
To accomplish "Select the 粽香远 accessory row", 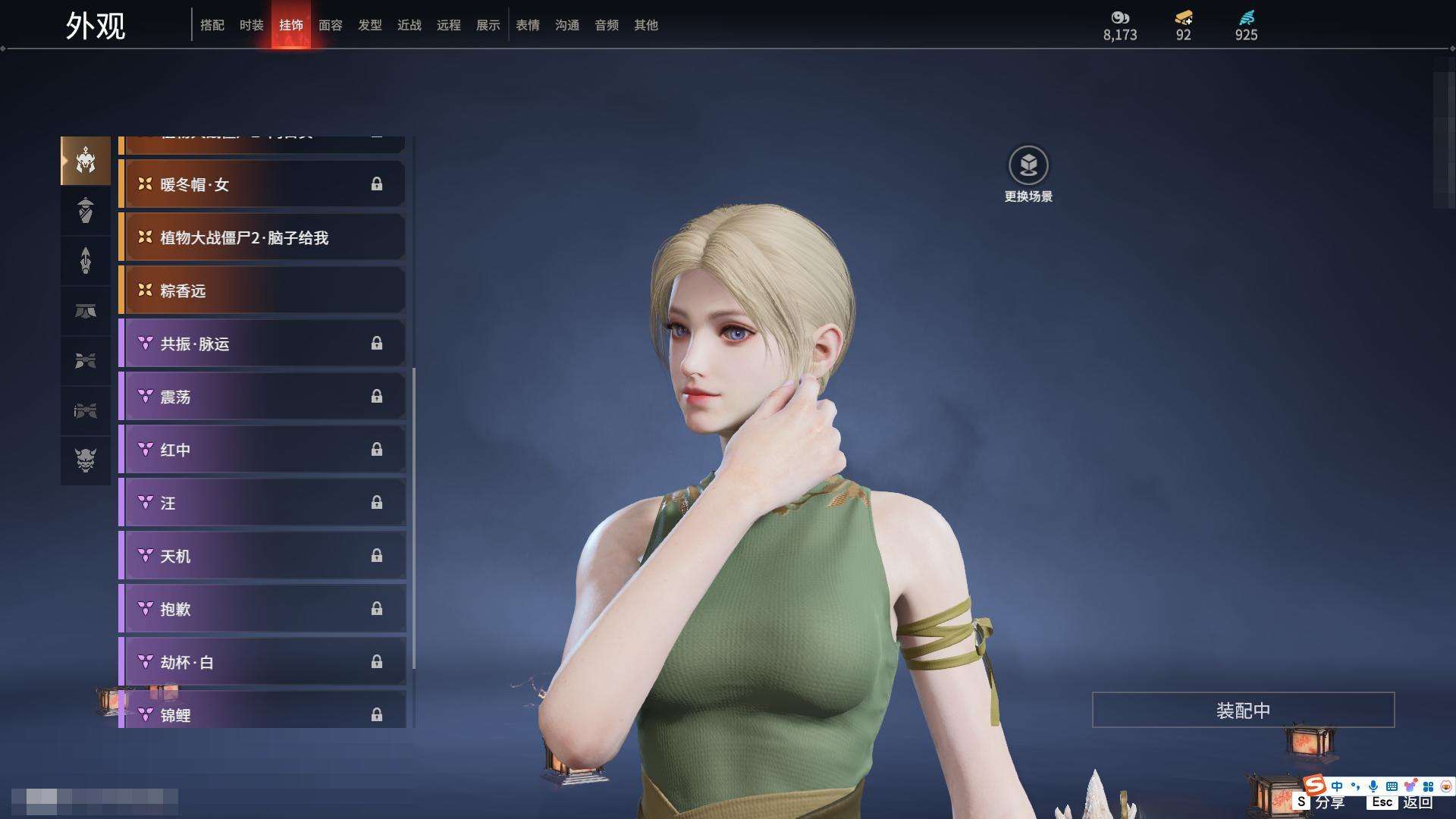I will (262, 290).
